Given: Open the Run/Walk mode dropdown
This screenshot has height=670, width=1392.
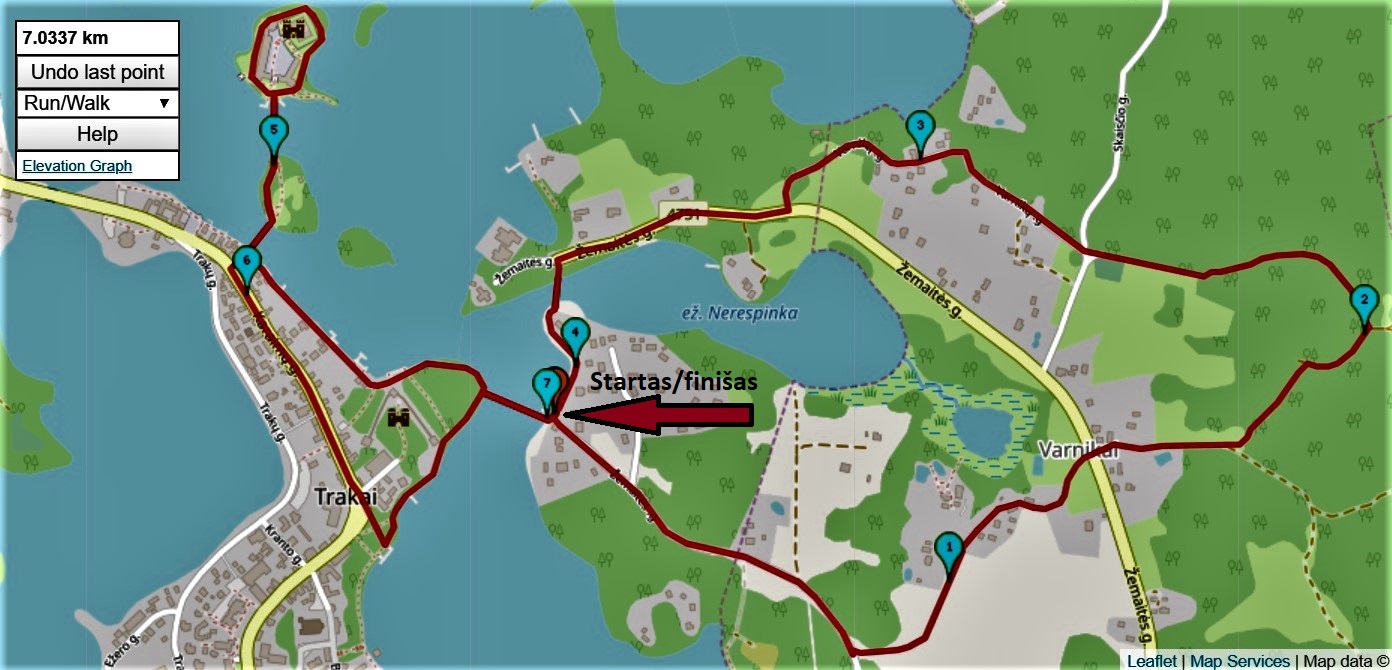Looking at the screenshot, I should pyautogui.click(x=97, y=103).
